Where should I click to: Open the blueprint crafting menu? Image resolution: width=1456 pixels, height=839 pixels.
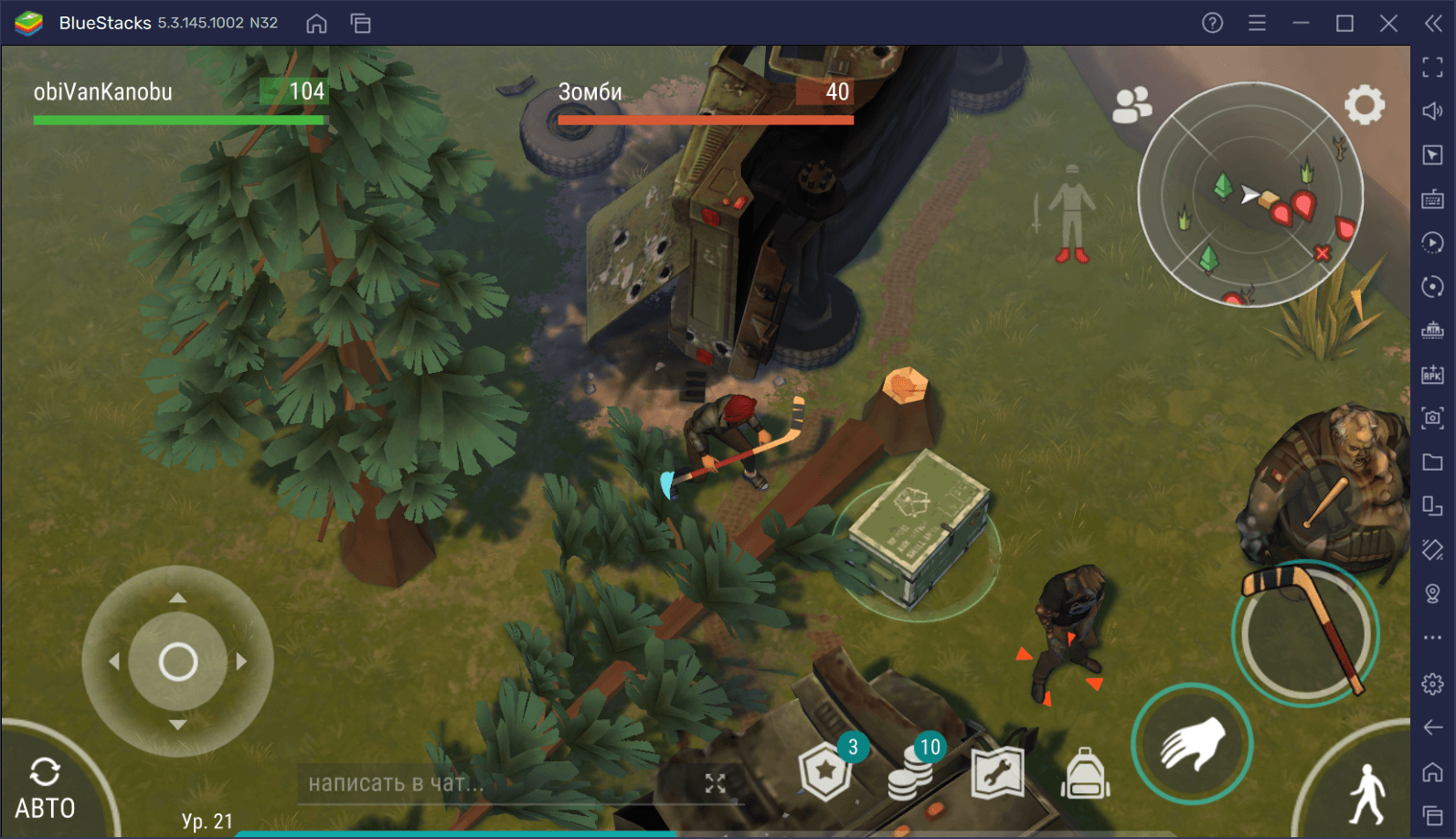click(x=997, y=773)
